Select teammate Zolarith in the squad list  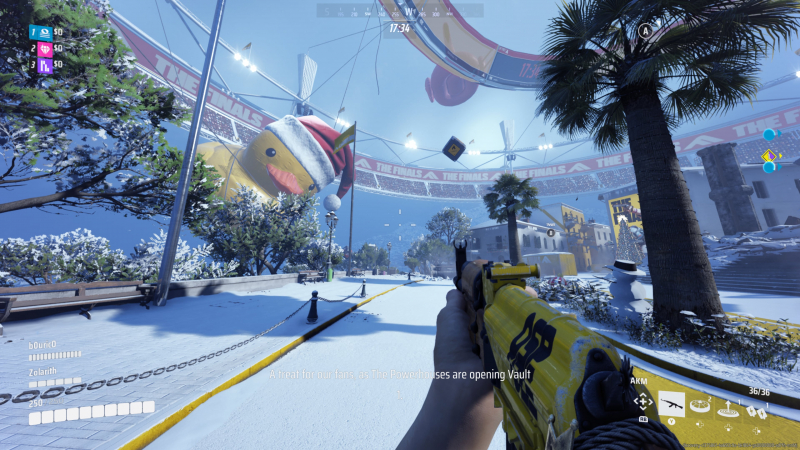(42, 372)
